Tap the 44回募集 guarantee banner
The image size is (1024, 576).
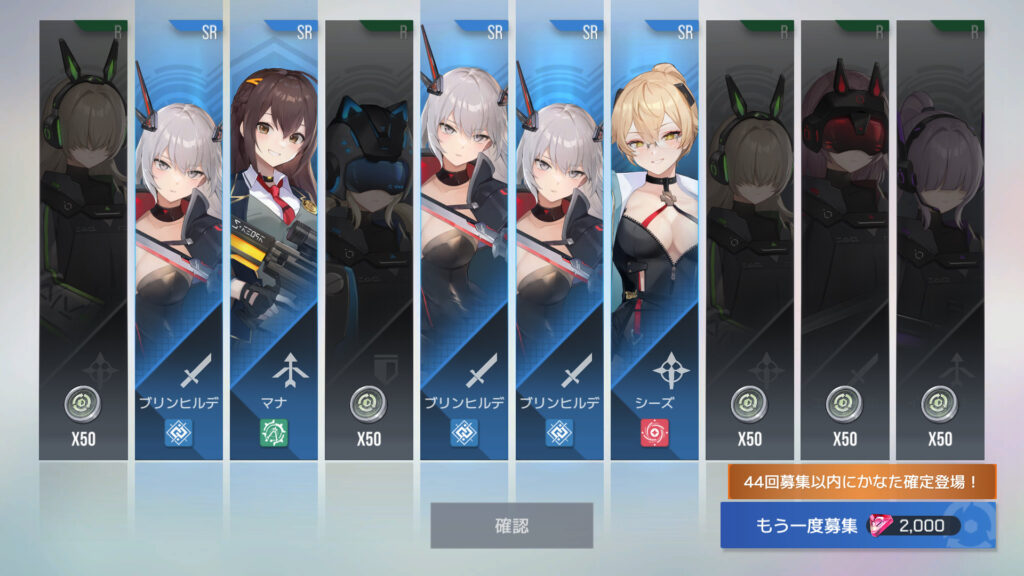861,481
